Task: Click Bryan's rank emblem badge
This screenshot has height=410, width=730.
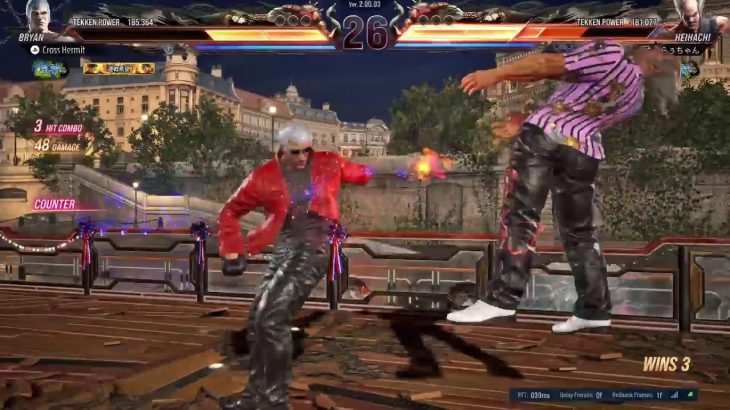Action: coord(47,69)
